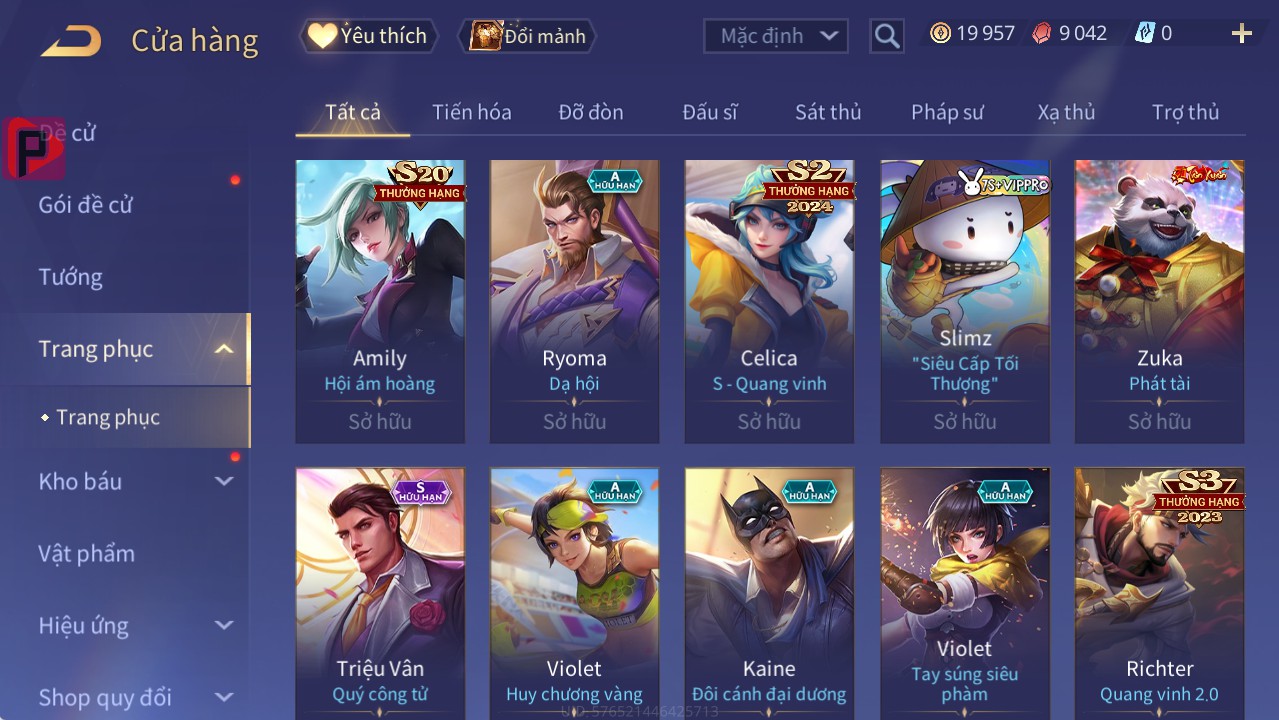Open the Mặc định sort dropdown
Image resolution: width=1279 pixels, height=720 pixels.
pos(775,36)
